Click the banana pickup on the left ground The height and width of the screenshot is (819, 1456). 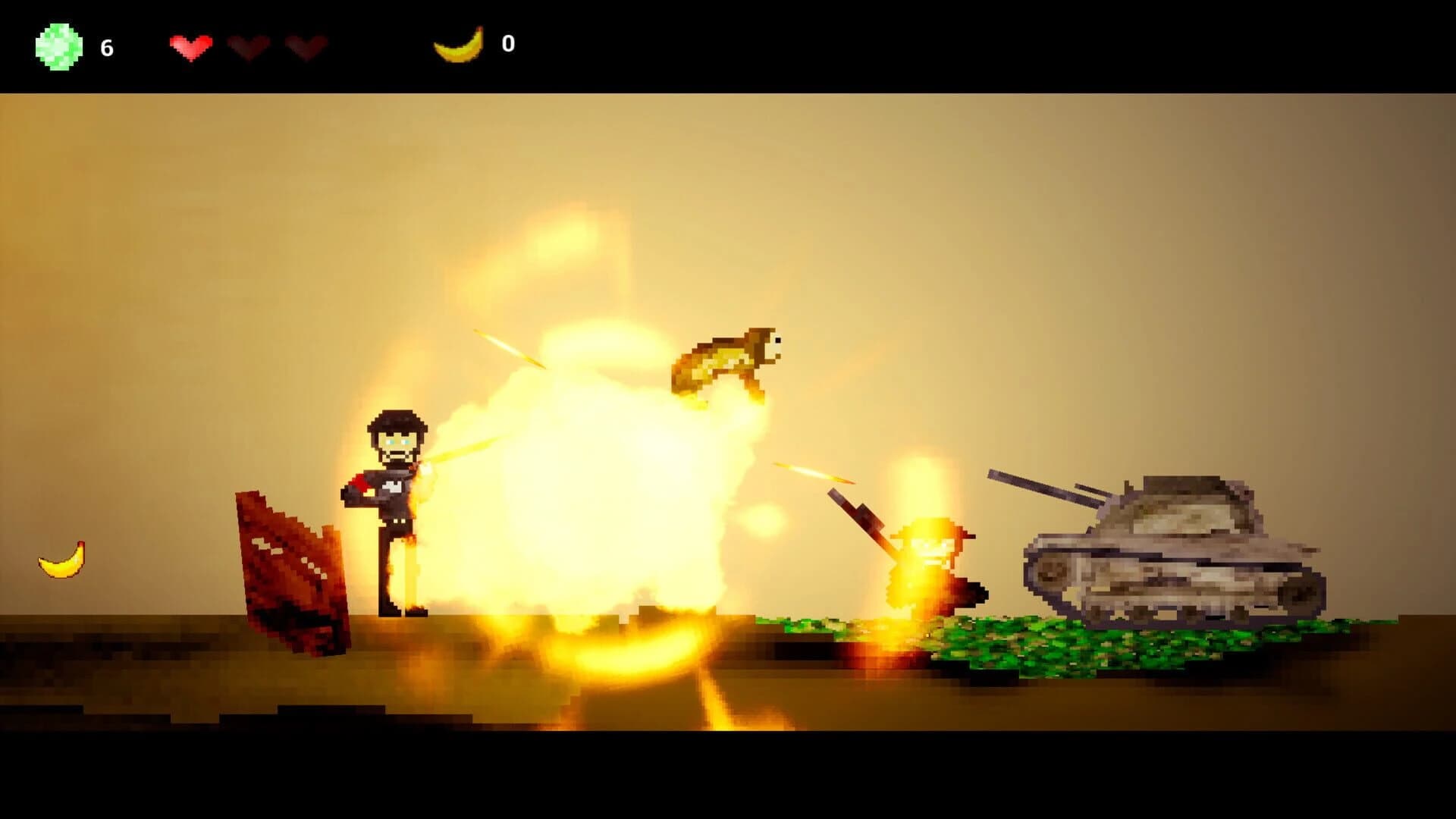59,561
